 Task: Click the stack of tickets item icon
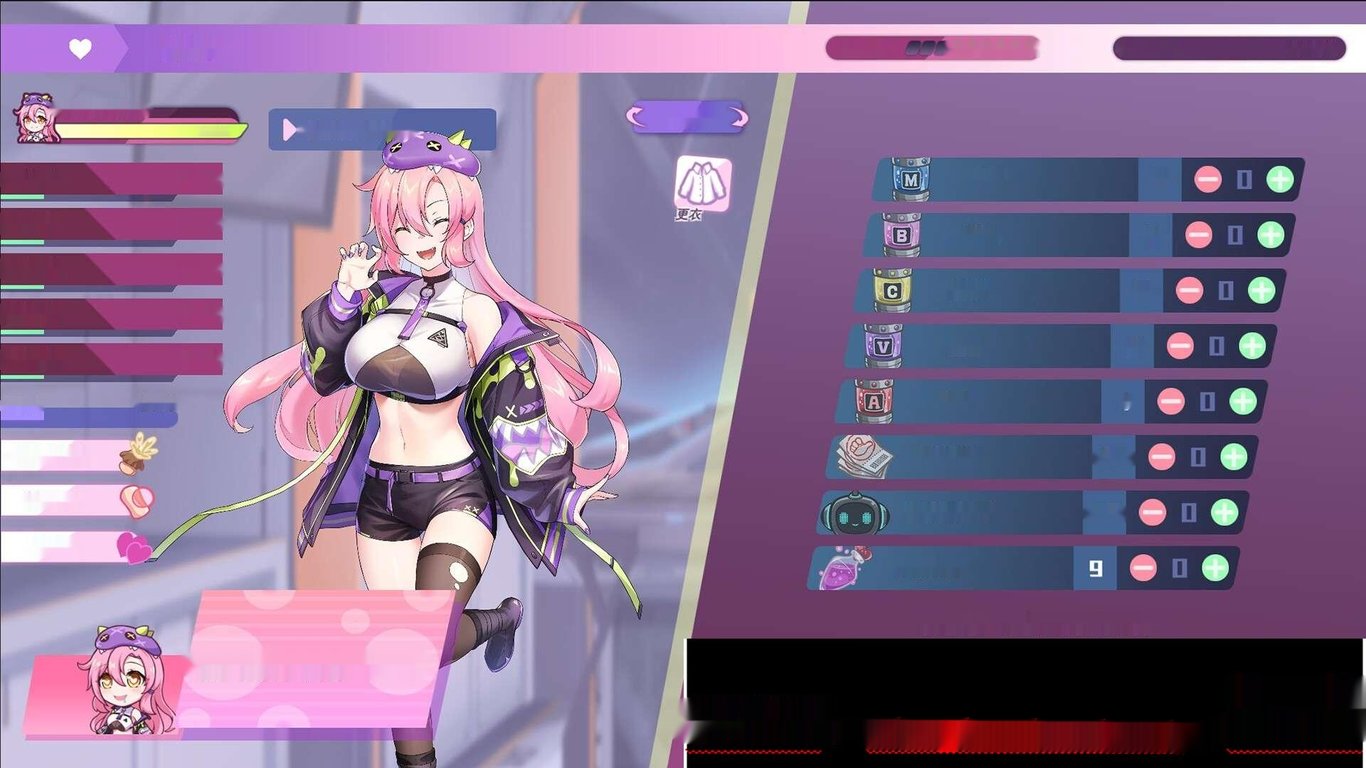[x=866, y=455]
